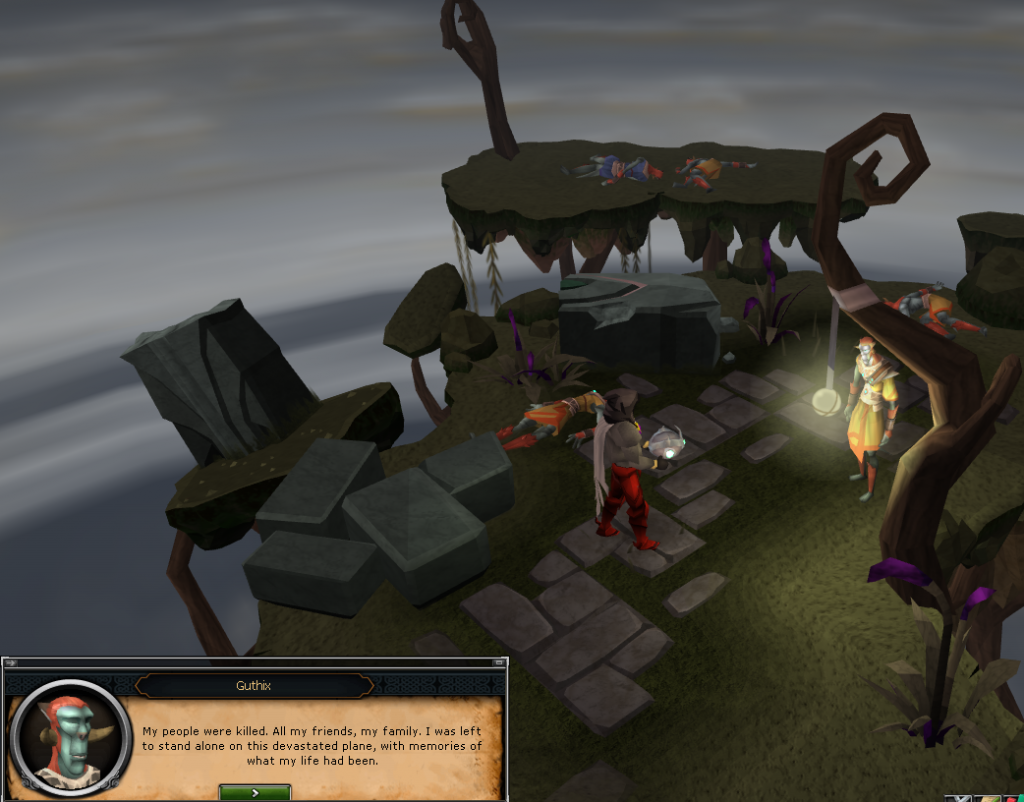
Task: Click the small arrow button at the dialogue box's top-left corner
Action: click(10, 663)
